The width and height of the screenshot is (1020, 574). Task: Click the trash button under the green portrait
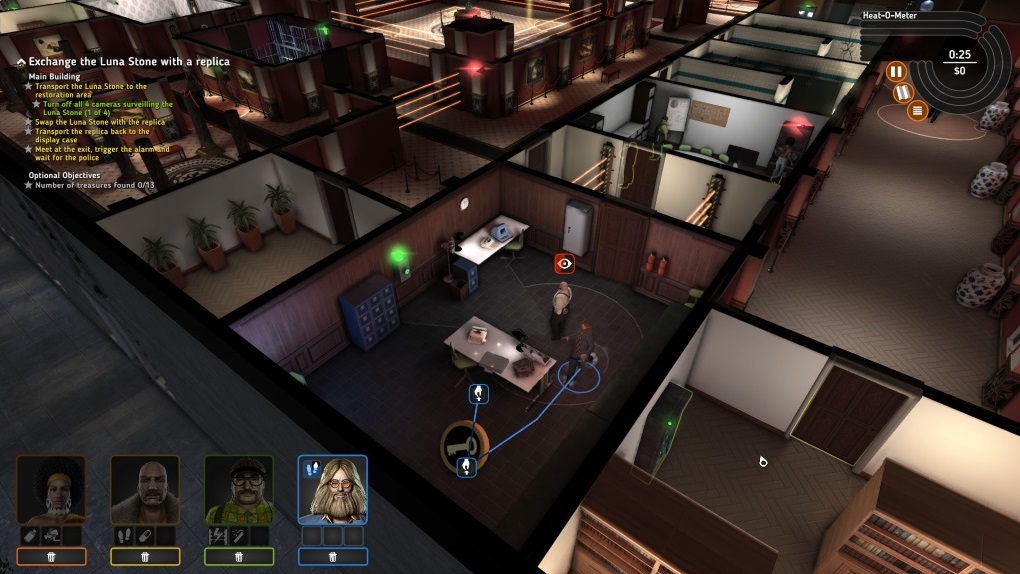[x=239, y=557]
